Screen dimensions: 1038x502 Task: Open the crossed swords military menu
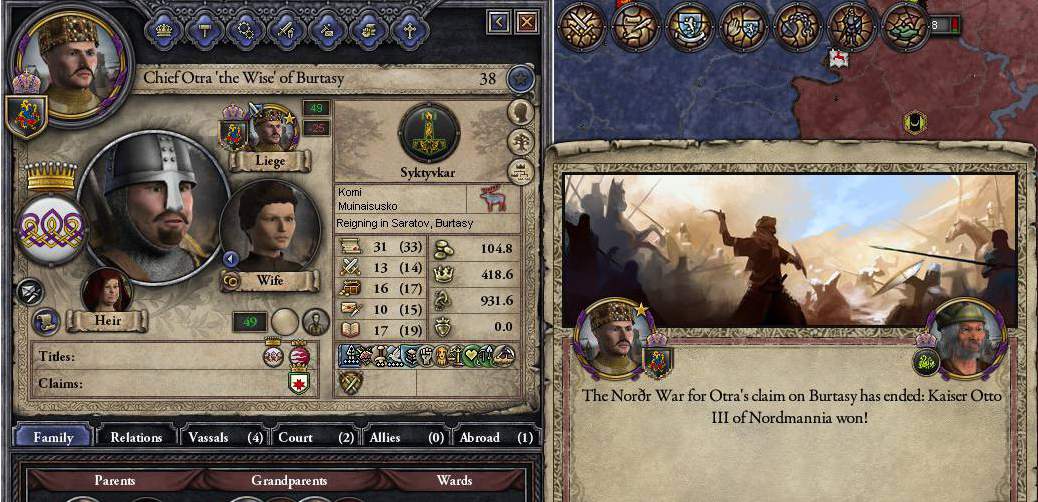pos(583,25)
